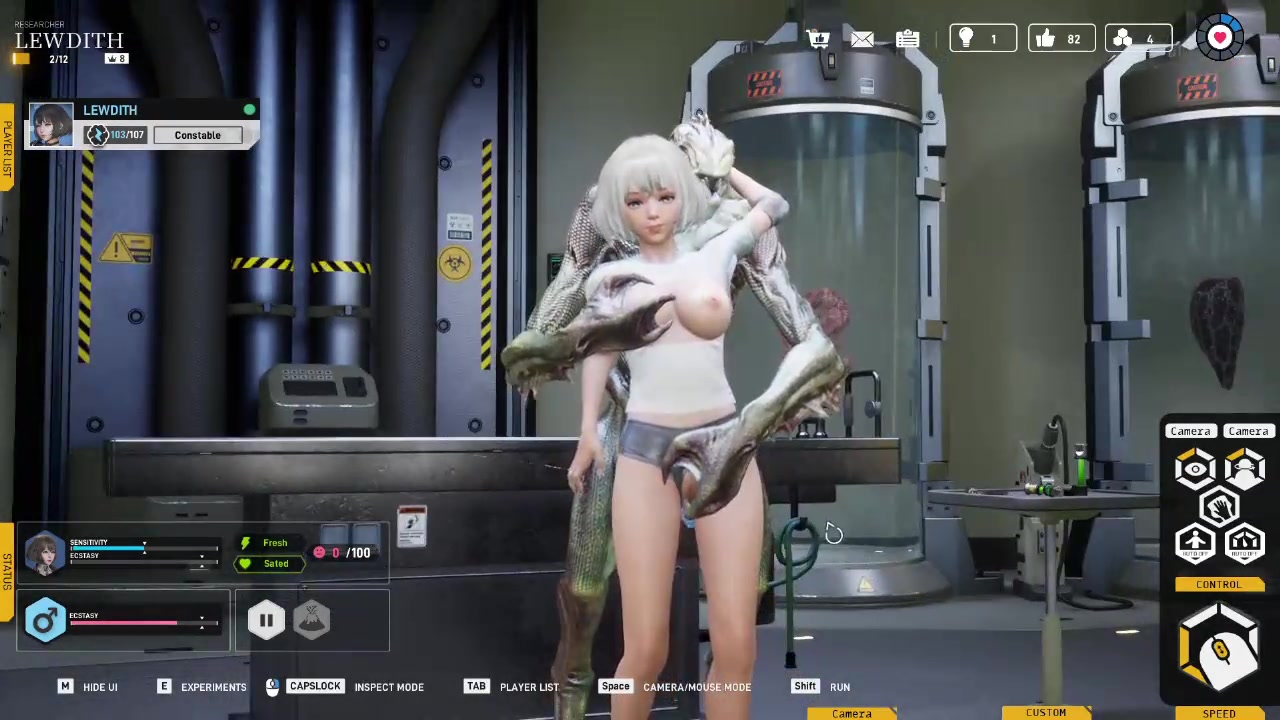Viewport: 1280px width, 720px height.
Task: Open the Status side tab
Action: [x=7, y=571]
